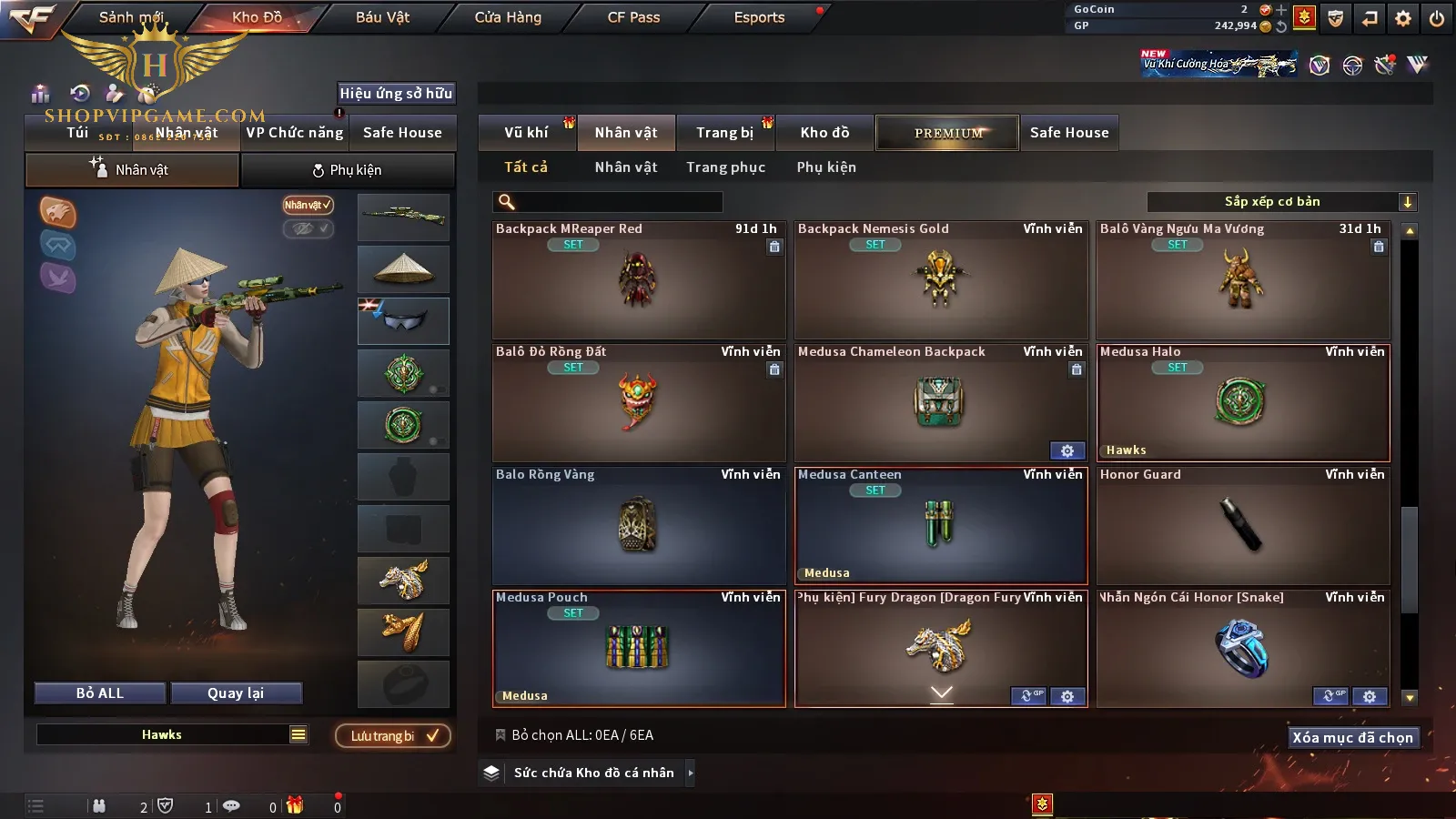1456x819 pixels.
Task: Select the Honor Guard item
Action: click(x=1243, y=526)
